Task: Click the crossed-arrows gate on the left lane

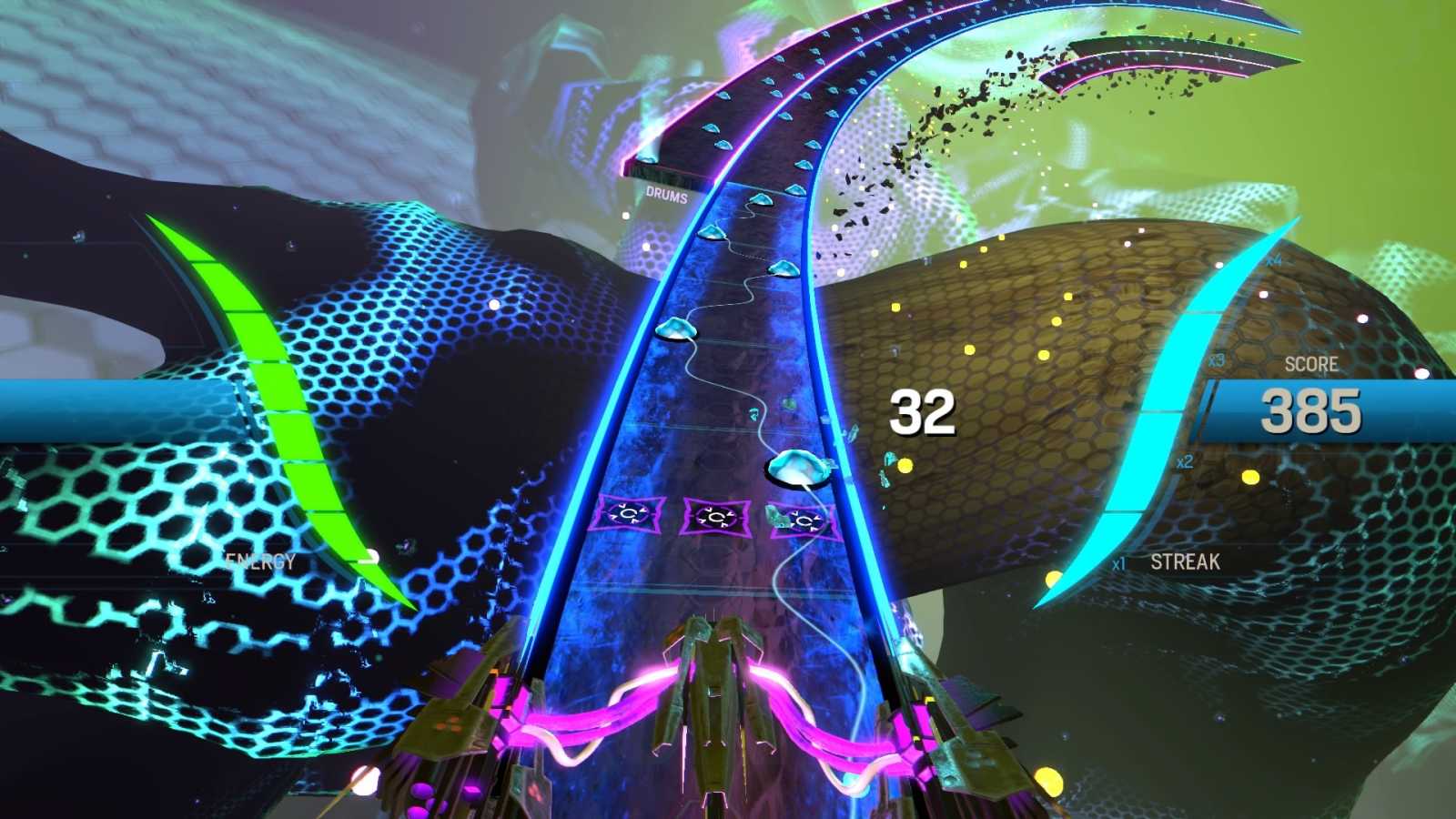Action: pos(628,514)
